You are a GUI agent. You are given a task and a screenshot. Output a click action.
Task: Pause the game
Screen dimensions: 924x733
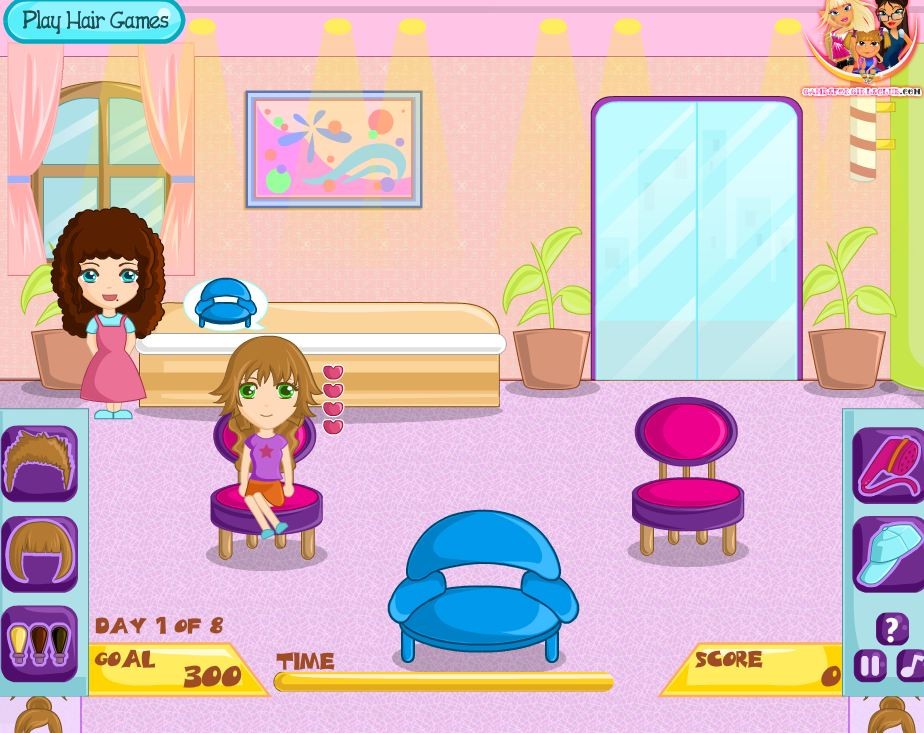click(869, 665)
